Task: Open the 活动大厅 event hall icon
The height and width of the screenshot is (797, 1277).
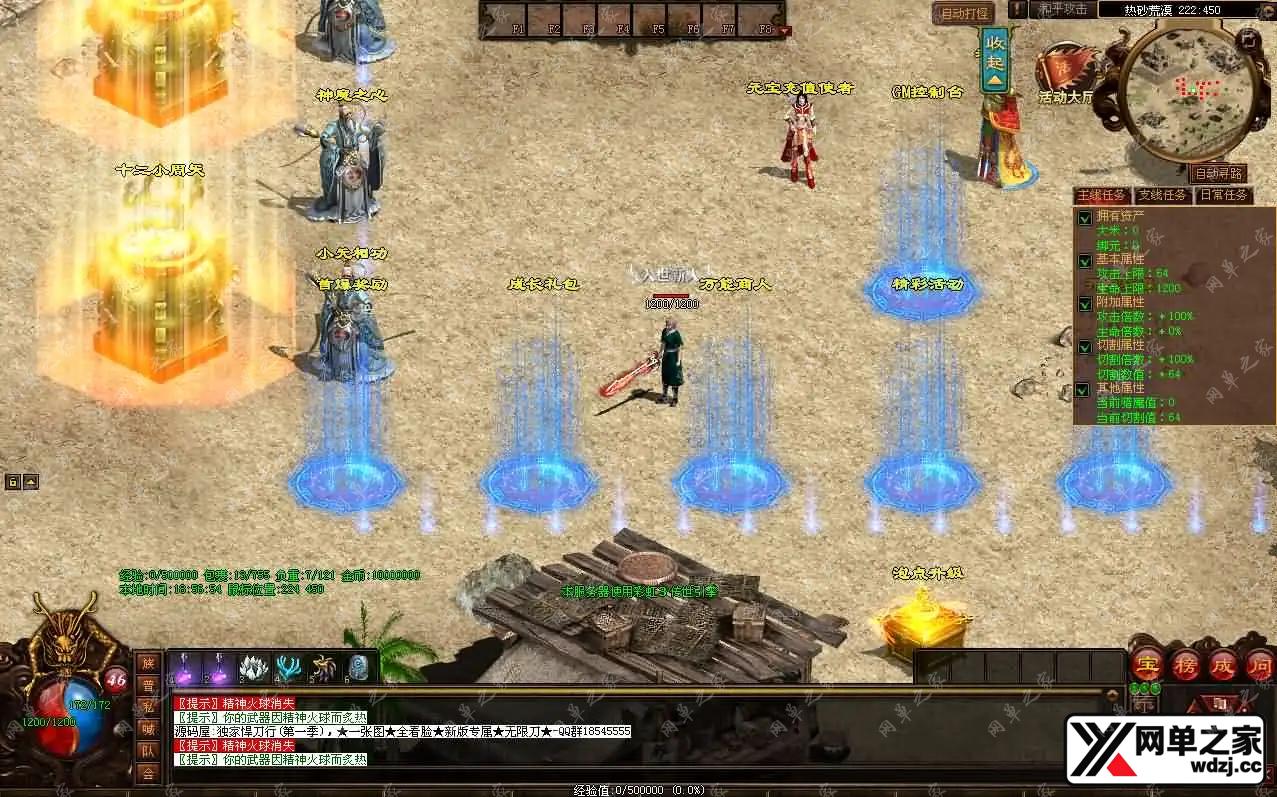Action: 1064,76
